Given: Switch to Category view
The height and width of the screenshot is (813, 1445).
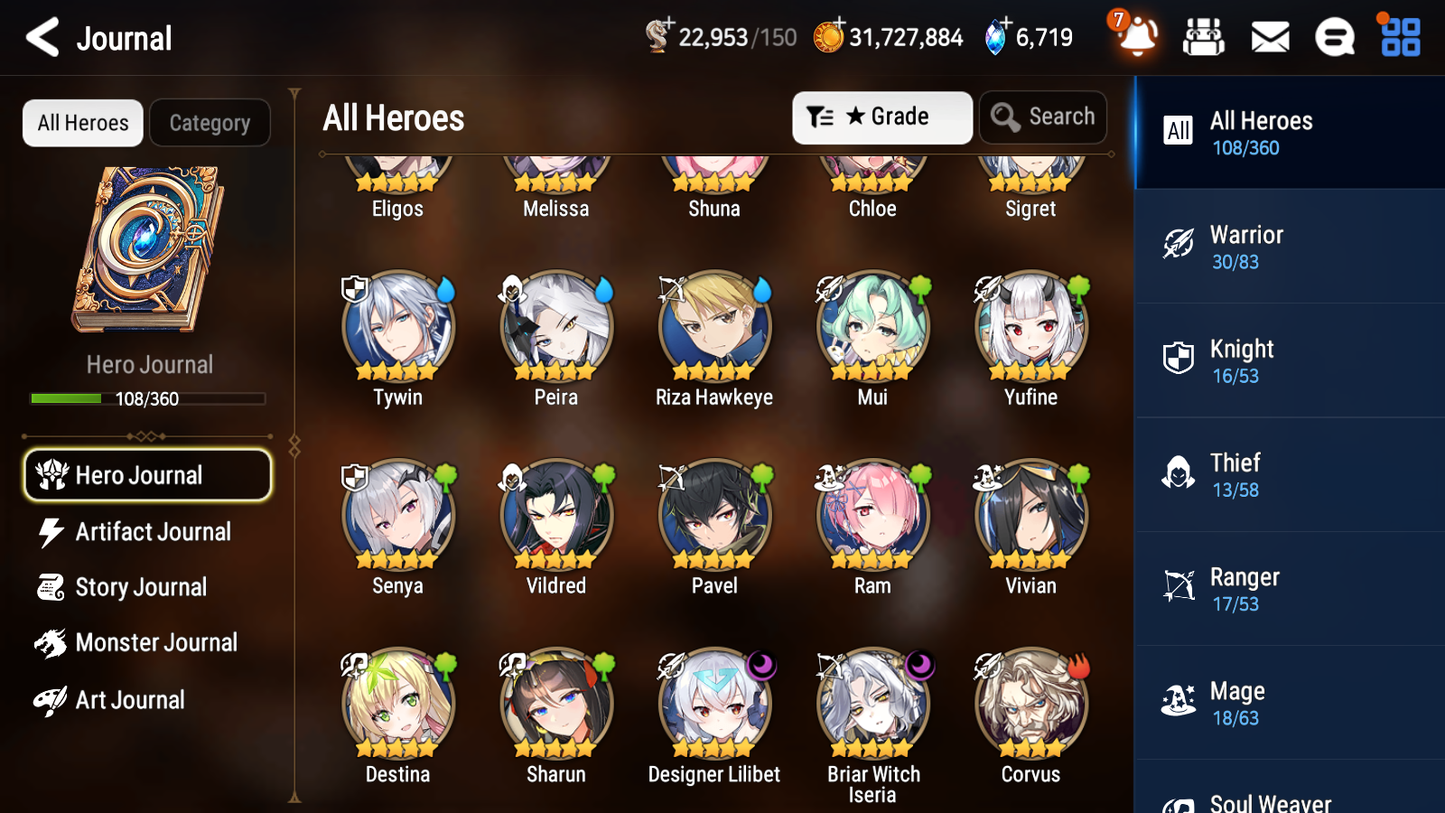Looking at the screenshot, I should coord(210,122).
